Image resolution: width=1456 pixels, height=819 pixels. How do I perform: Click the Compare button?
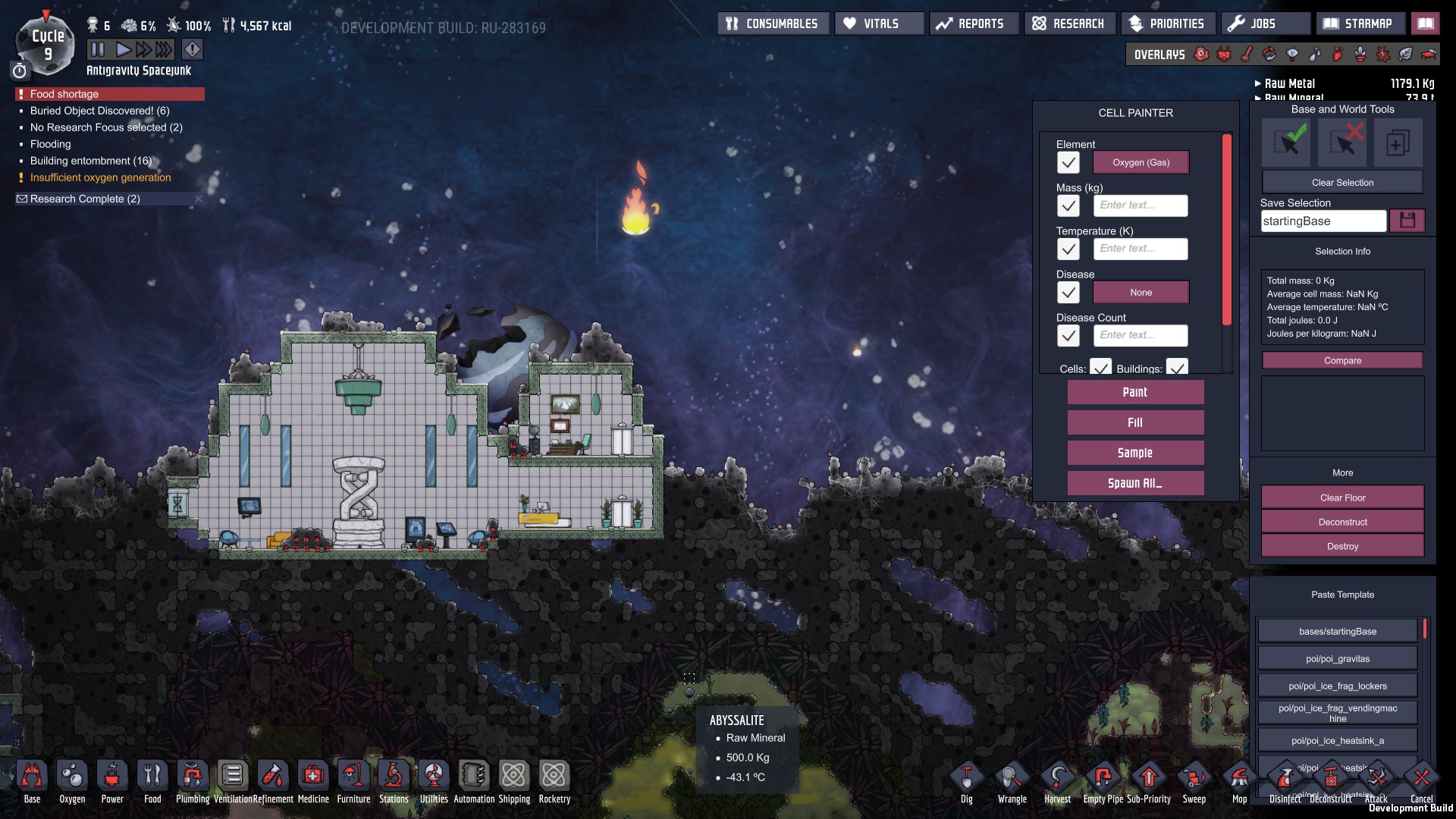click(x=1341, y=360)
